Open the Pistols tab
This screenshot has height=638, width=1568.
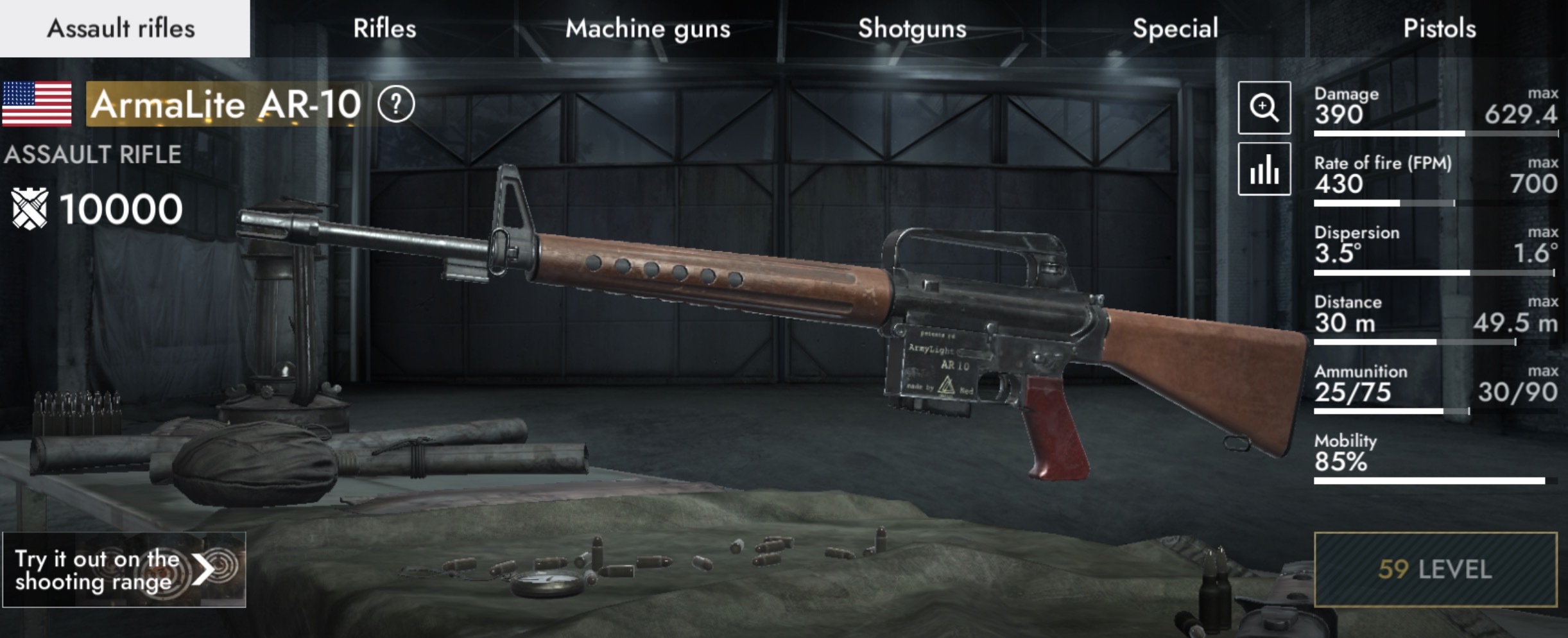(x=1440, y=29)
